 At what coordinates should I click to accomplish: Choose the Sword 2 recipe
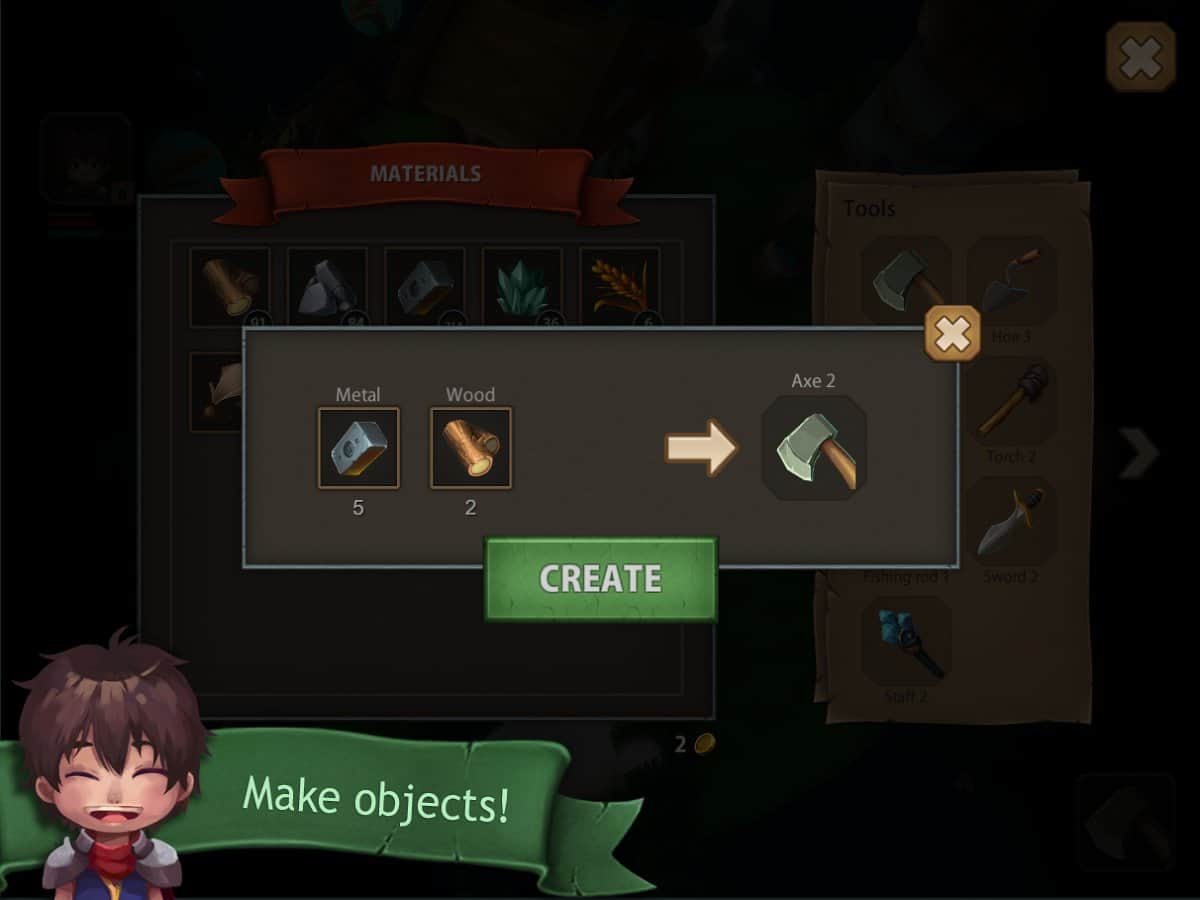click(1011, 522)
